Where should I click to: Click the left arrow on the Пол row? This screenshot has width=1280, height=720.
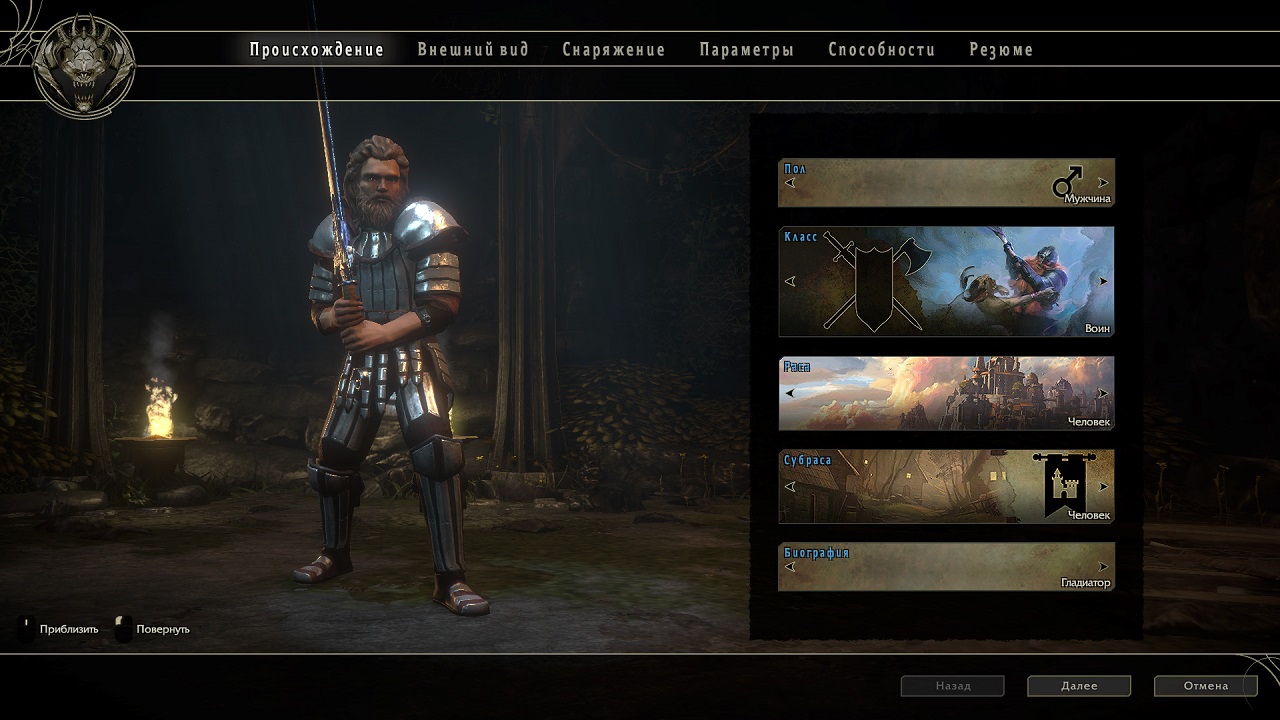coord(790,183)
